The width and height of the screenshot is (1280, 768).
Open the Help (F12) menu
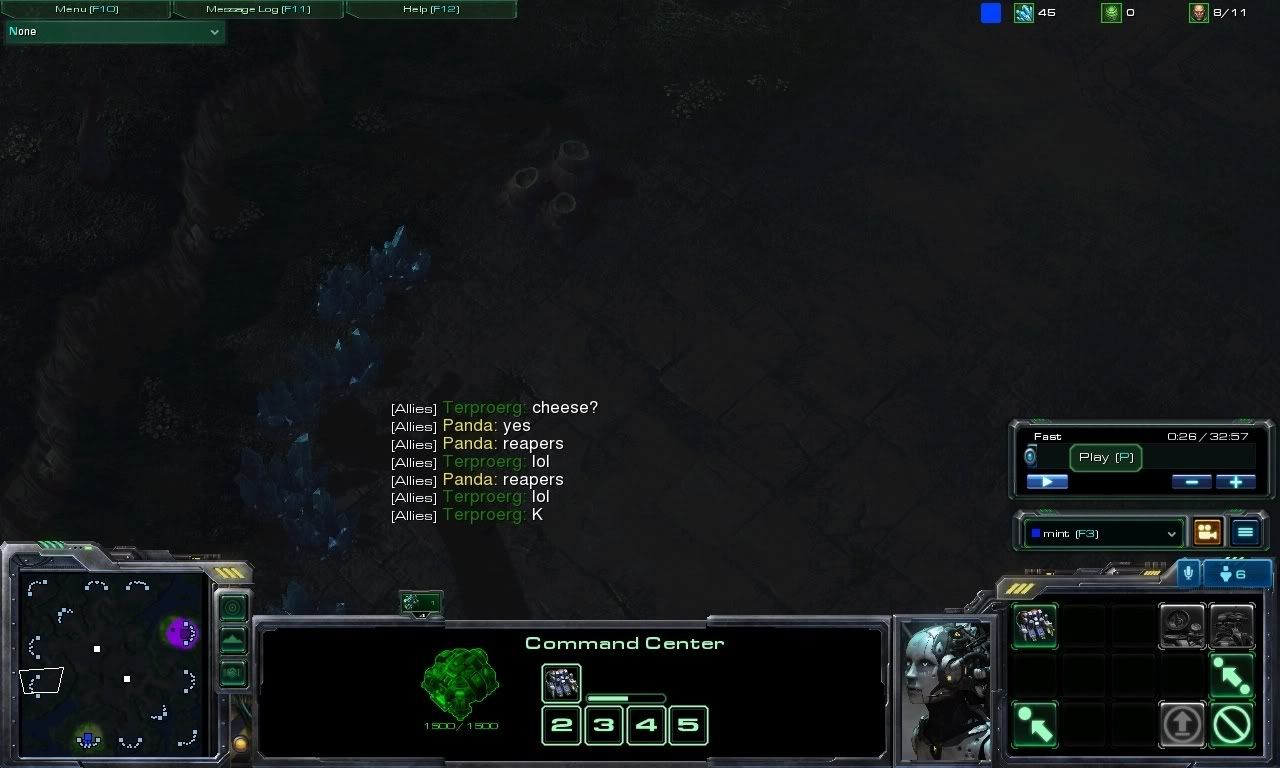[x=431, y=10]
